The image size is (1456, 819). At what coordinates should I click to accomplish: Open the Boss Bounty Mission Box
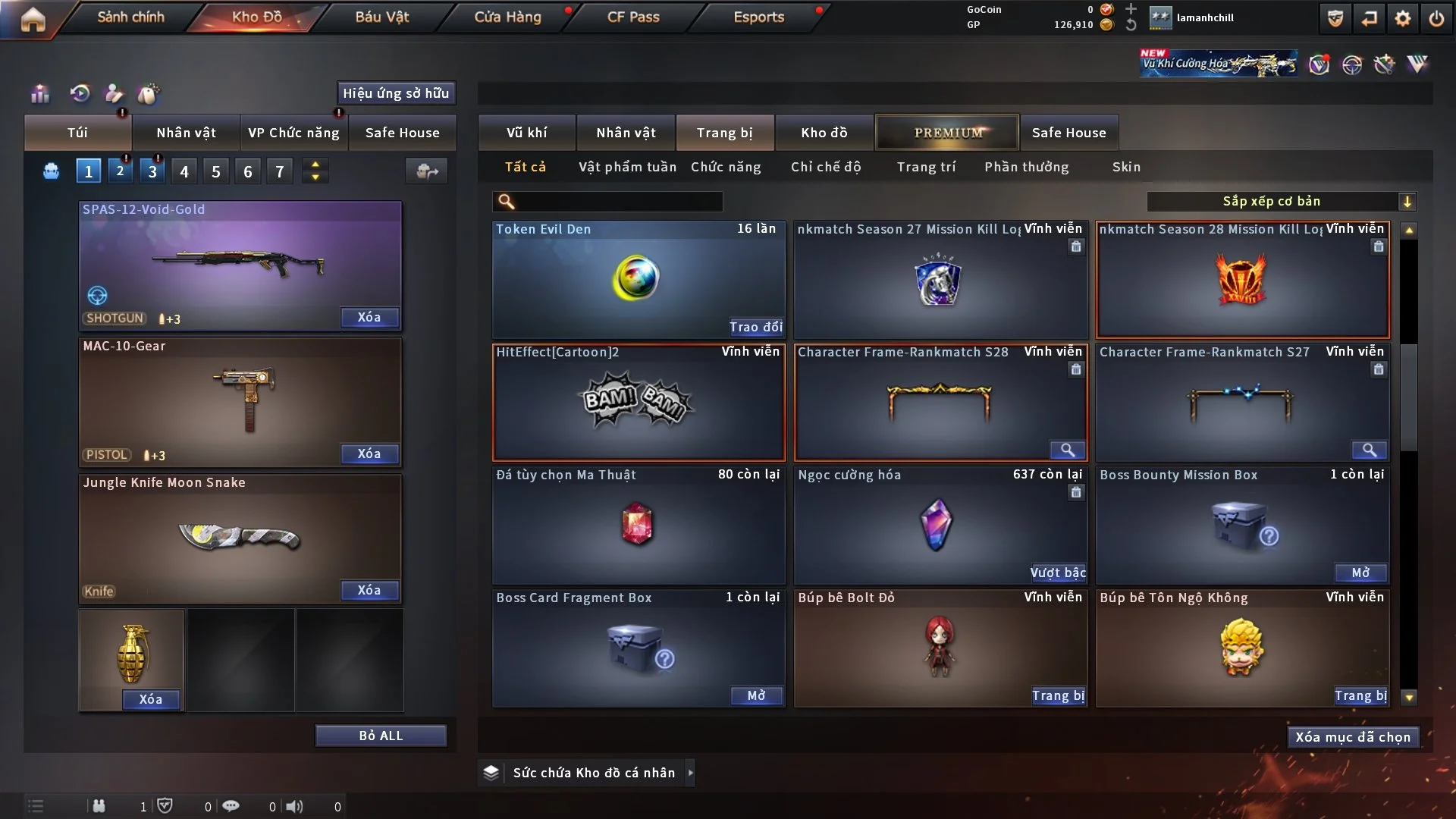point(1360,573)
